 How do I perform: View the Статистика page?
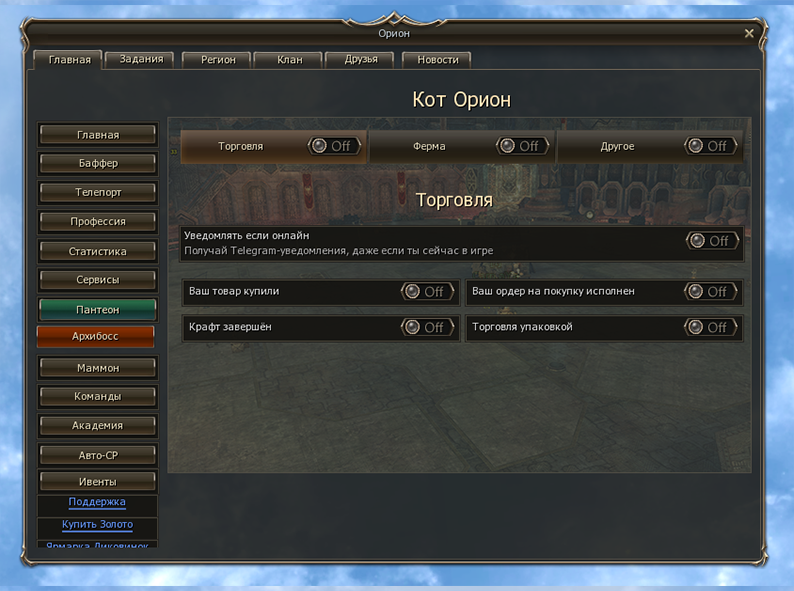98,251
